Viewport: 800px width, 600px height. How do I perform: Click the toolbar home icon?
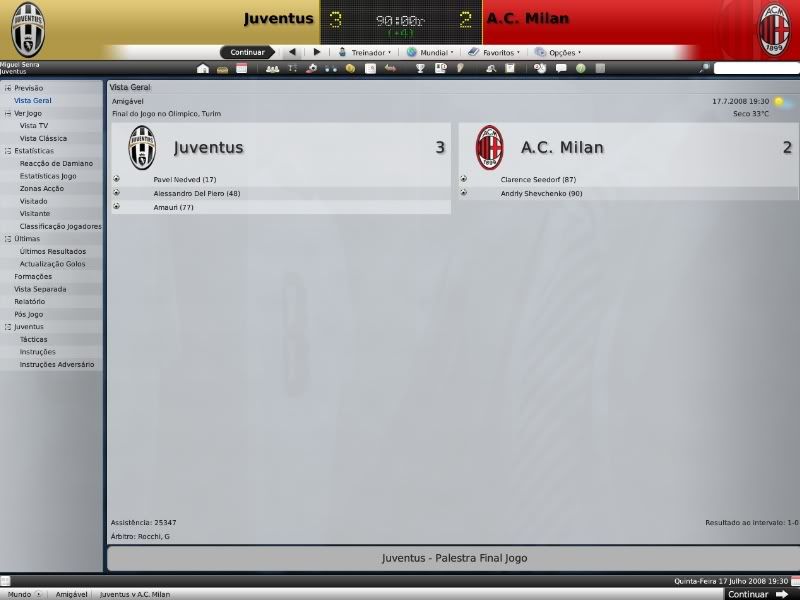[203, 69]
